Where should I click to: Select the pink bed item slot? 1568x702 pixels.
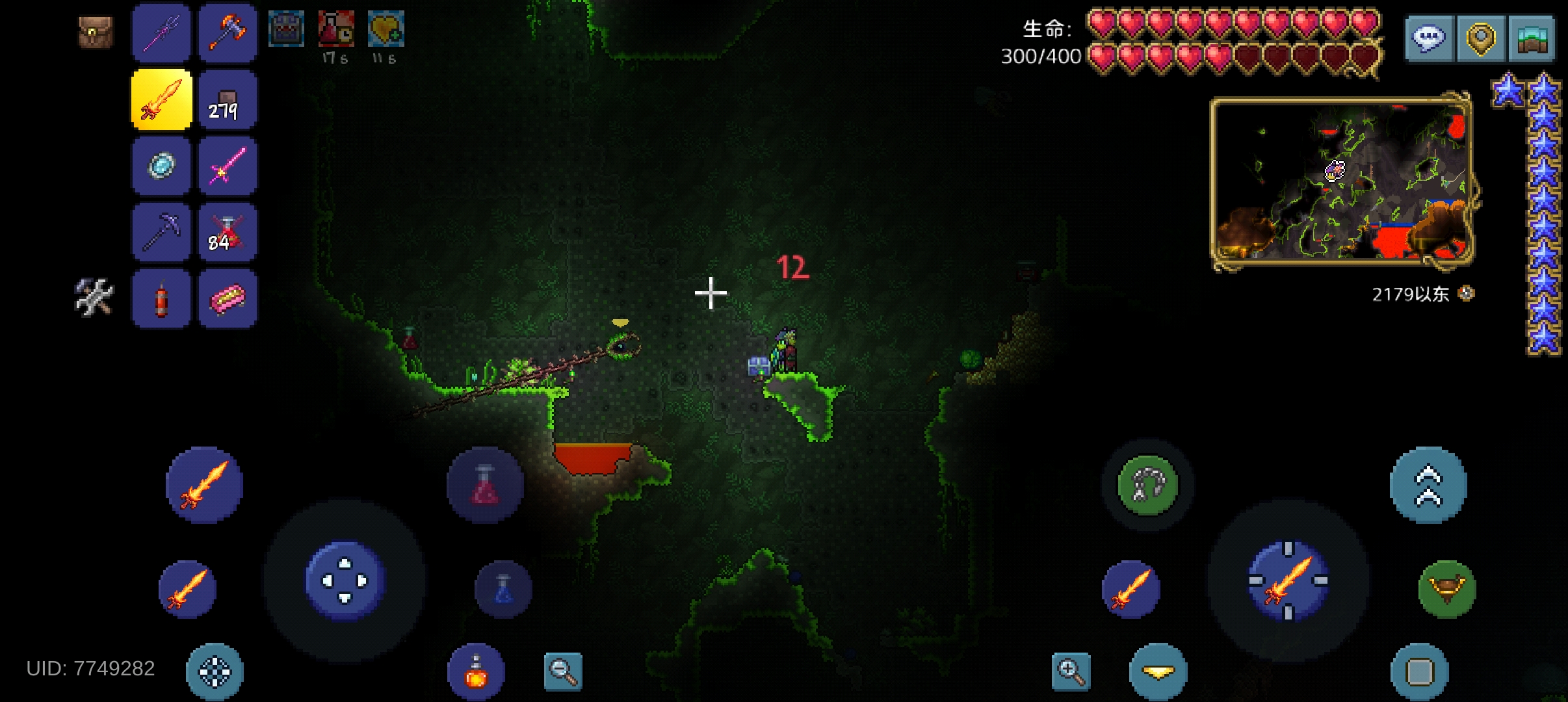pyautogui.click(x=228, y=299)
